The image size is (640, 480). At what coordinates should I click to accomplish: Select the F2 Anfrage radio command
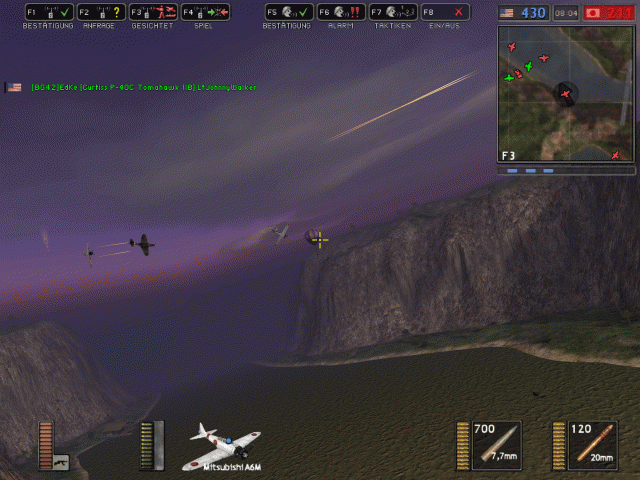pyautogui.click(x=100, y=12)
